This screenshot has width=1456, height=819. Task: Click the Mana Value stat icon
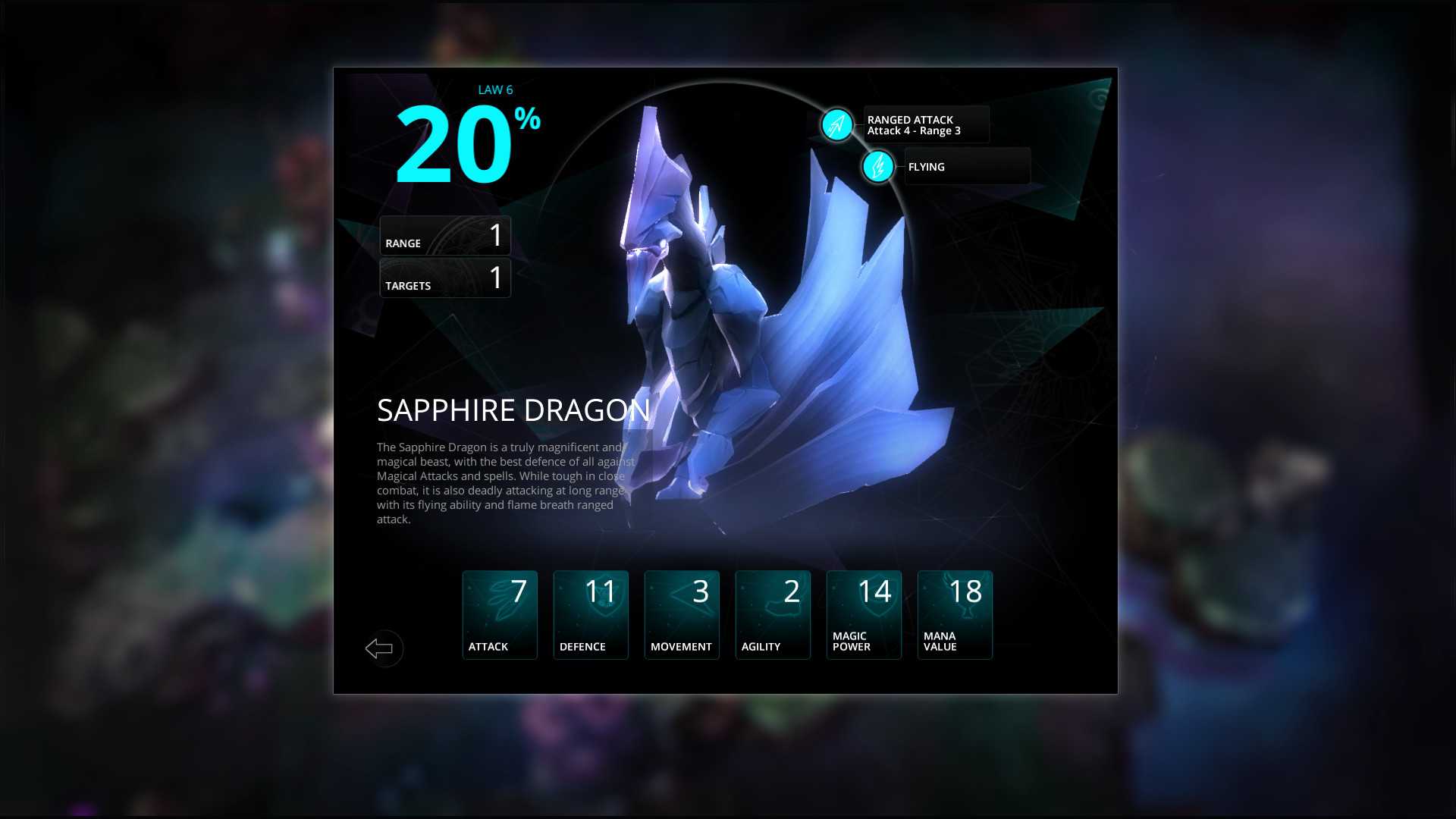pos(954,614)
